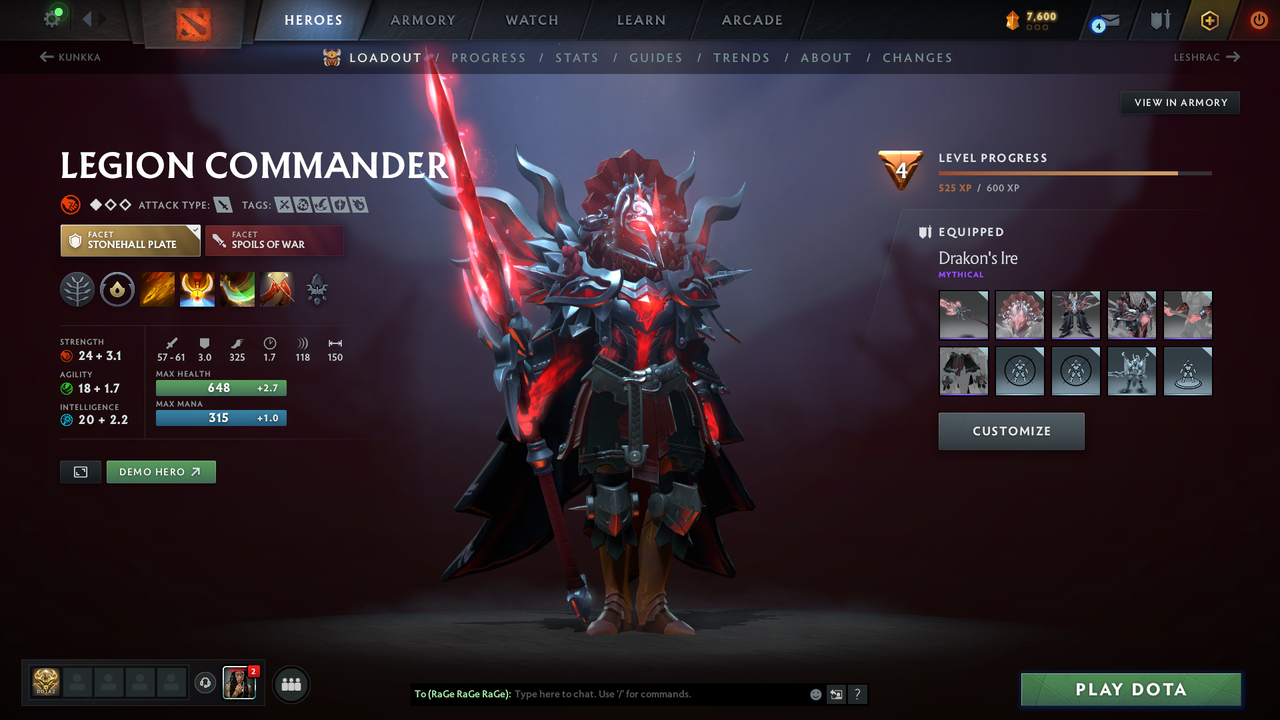Select the Overwhelming Odds ability icon
Image resolution: width=1280 pixels, height=720 pixels.
pyautogui.click(x=157, y=290)
